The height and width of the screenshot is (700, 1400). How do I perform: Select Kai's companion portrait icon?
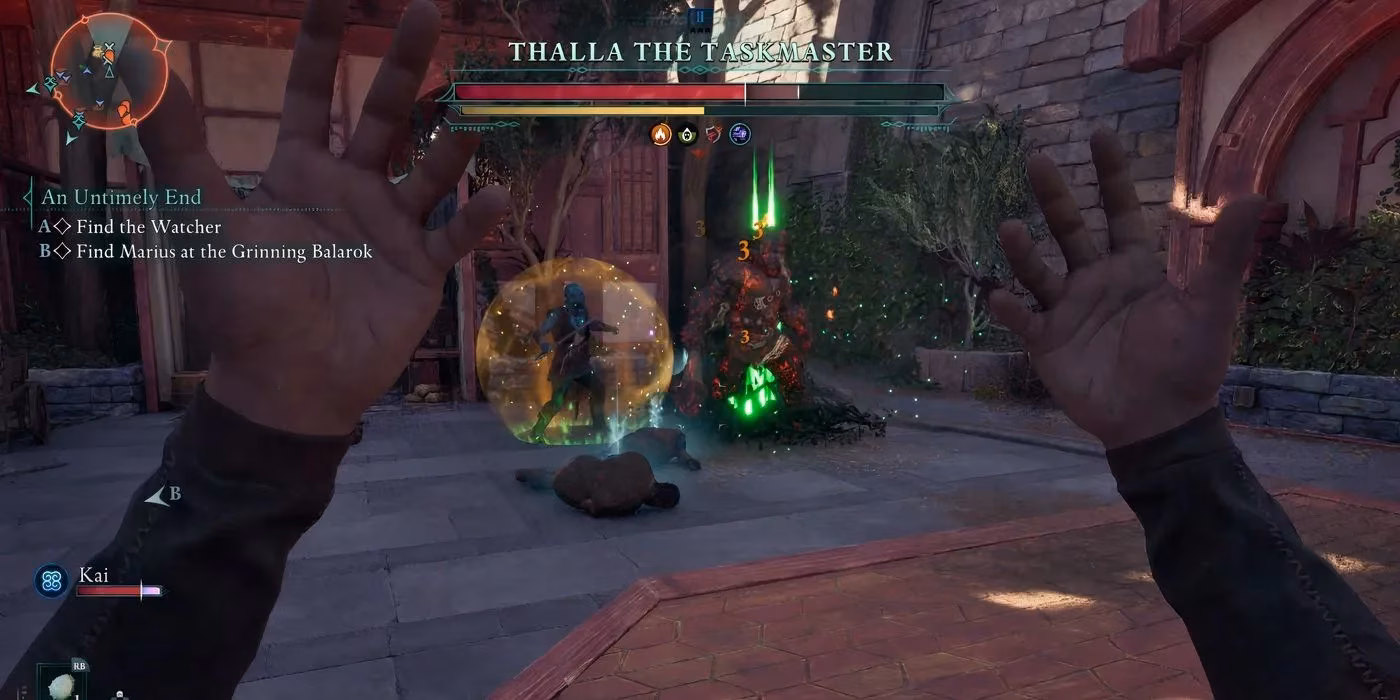pos(51,581)
